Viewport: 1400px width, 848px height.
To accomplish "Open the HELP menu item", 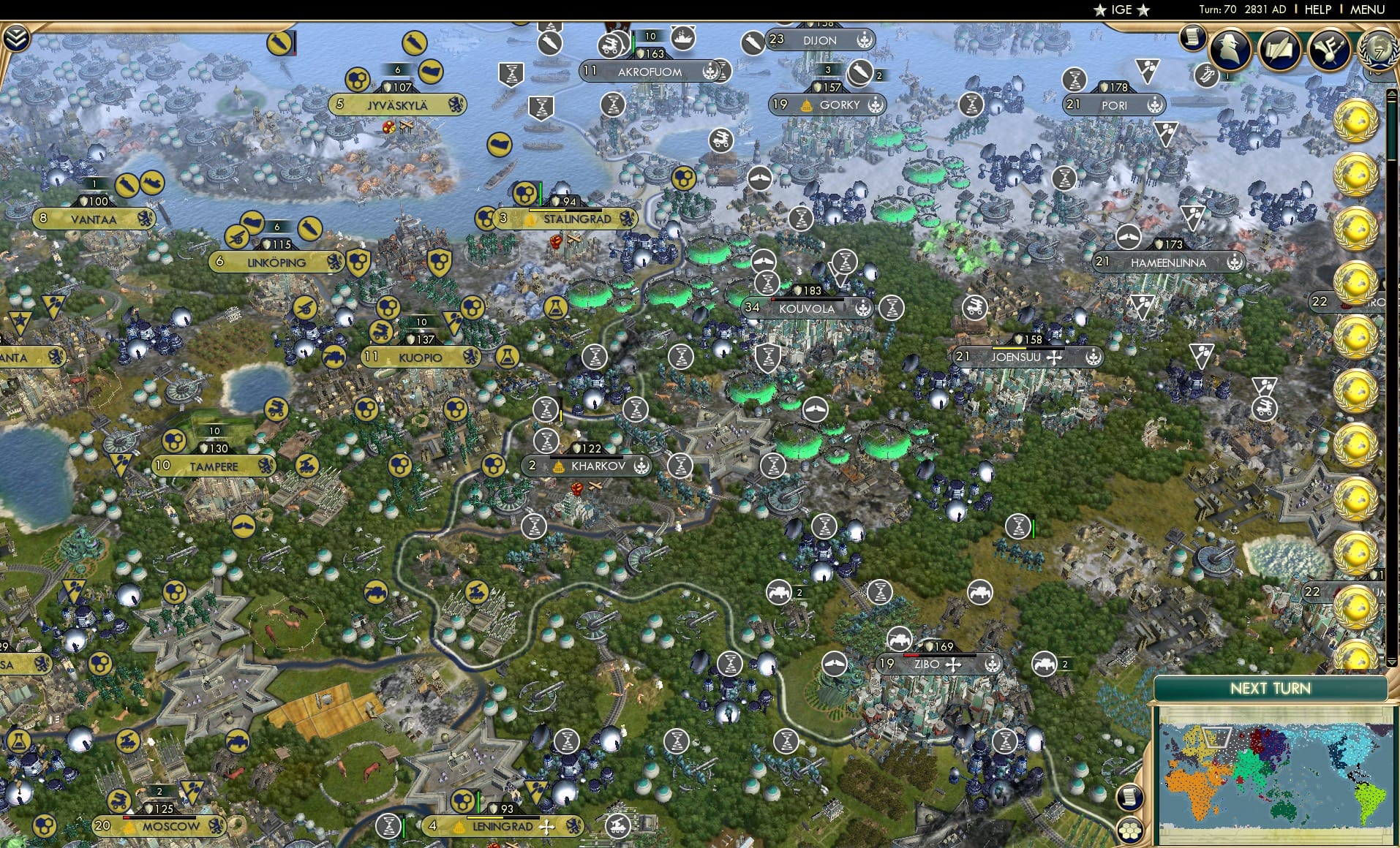I will pyautogui.click(x=1317, y=10).
